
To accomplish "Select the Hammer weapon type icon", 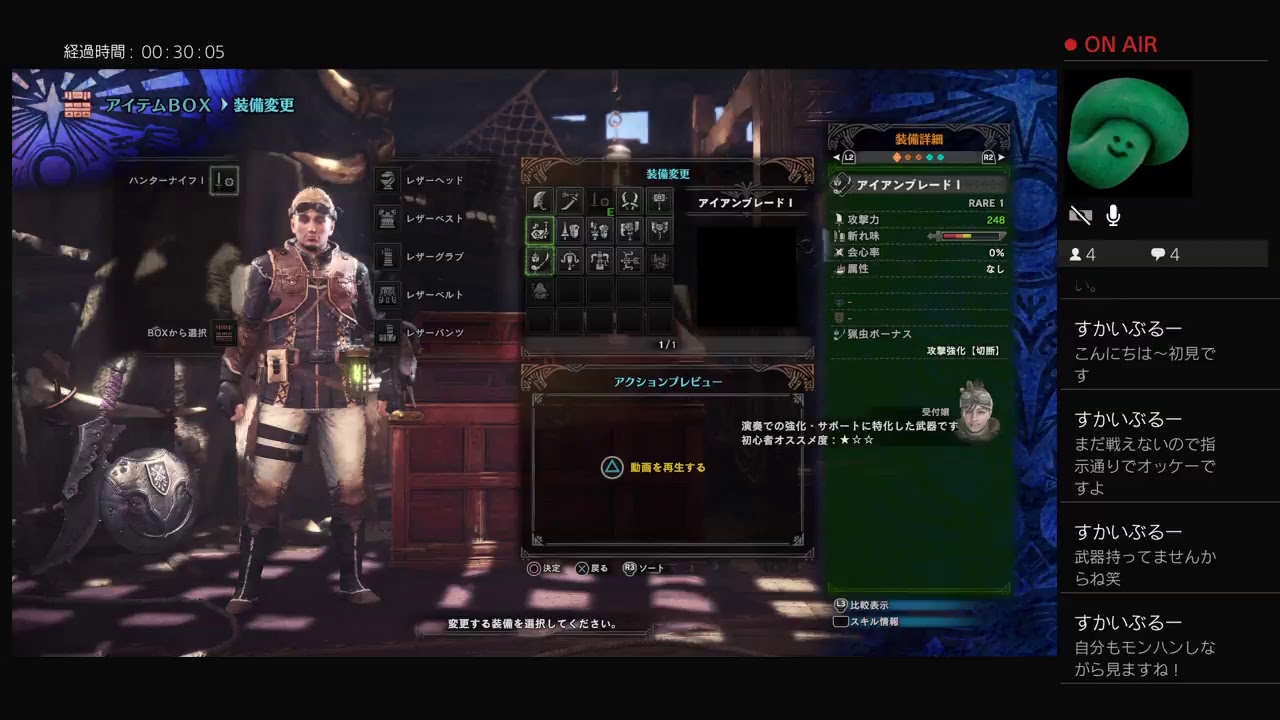I will 659,199.
